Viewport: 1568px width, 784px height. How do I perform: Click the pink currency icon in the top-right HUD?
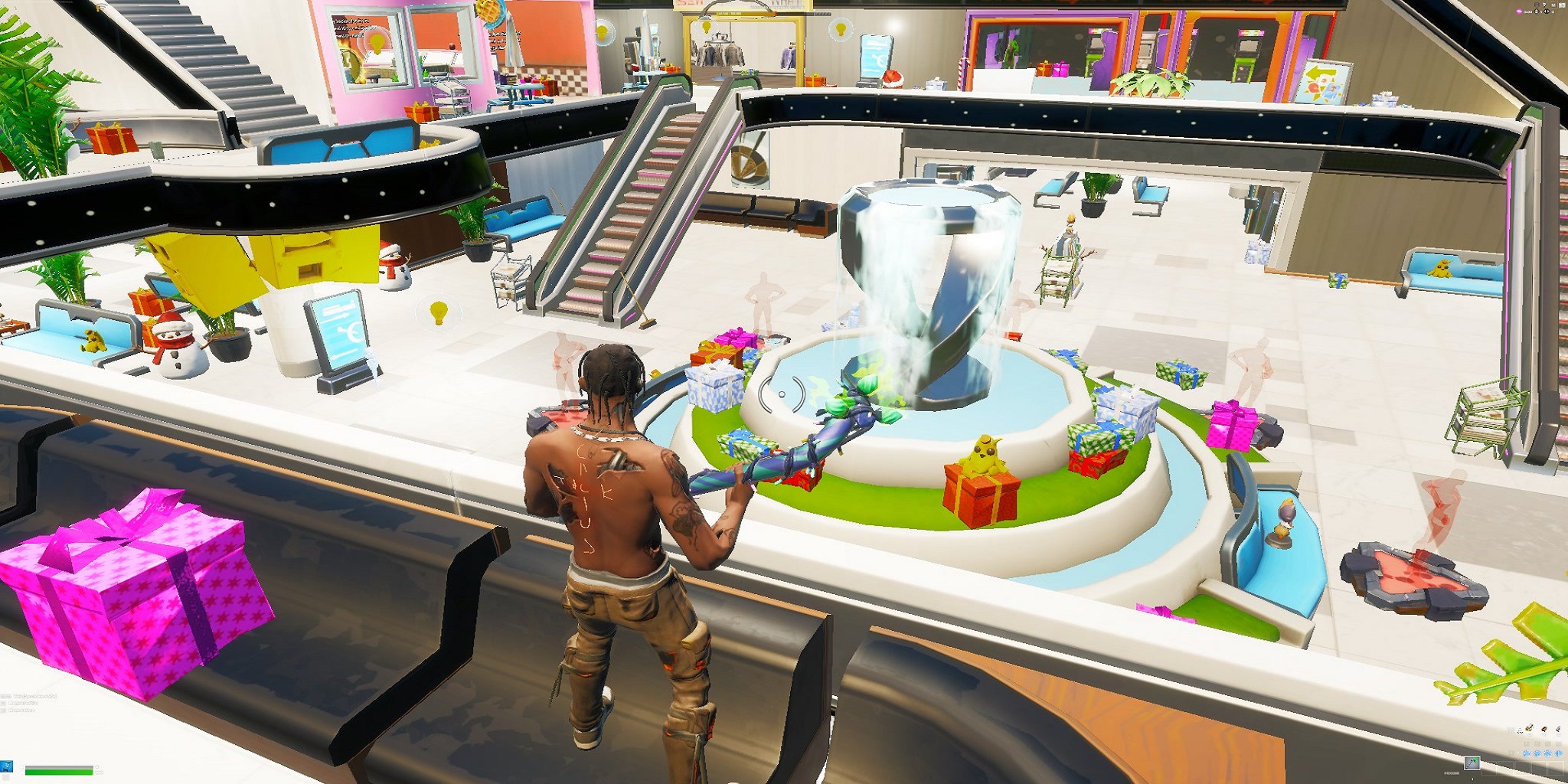coord(1519,11)
